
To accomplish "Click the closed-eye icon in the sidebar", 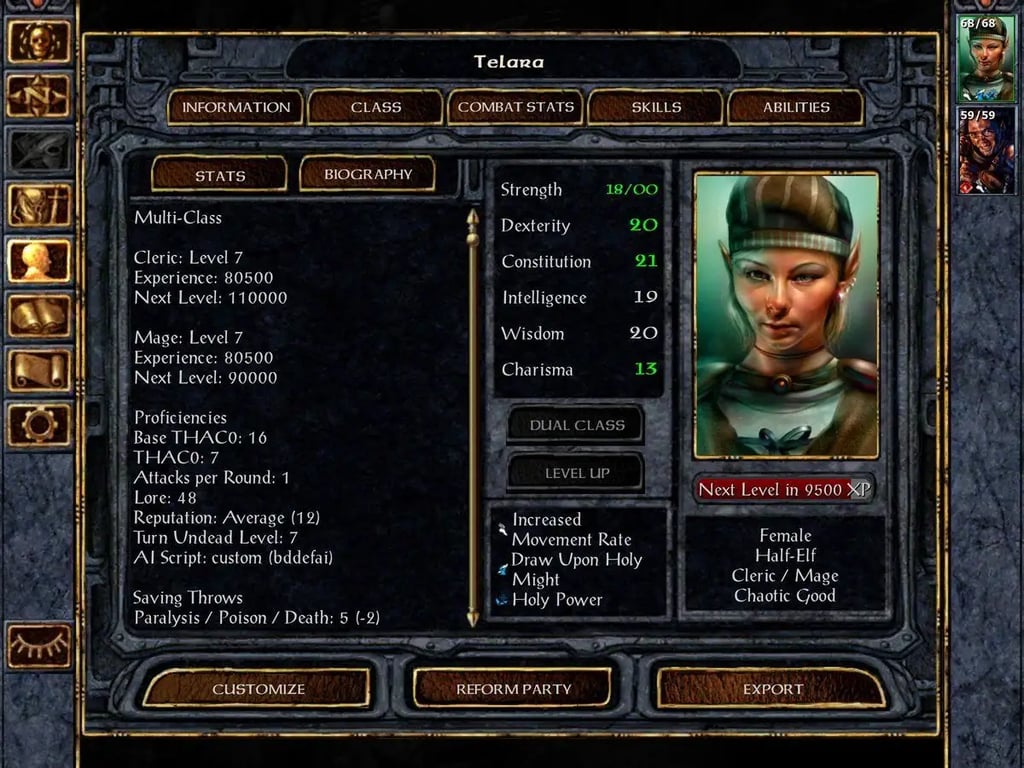I will pyautogui.click(x=40, y=645).
